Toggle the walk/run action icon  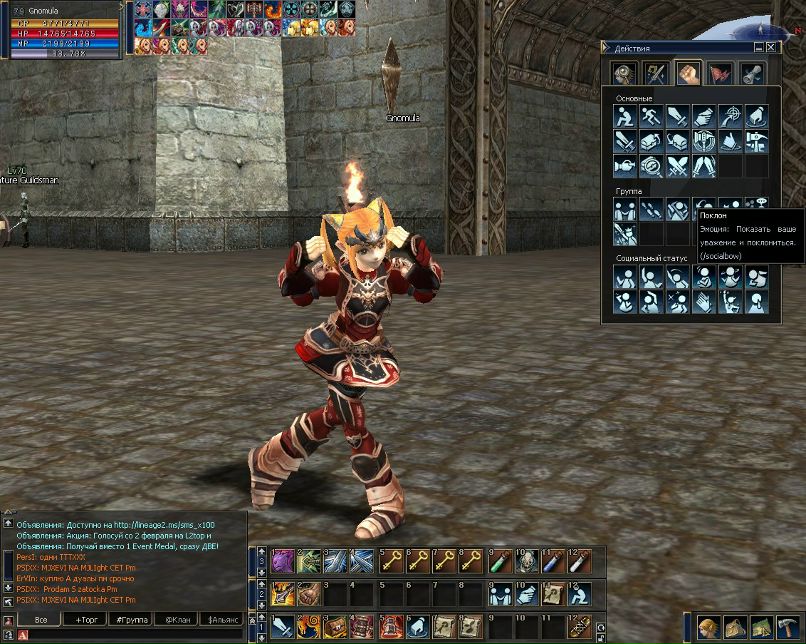point(651,116)
